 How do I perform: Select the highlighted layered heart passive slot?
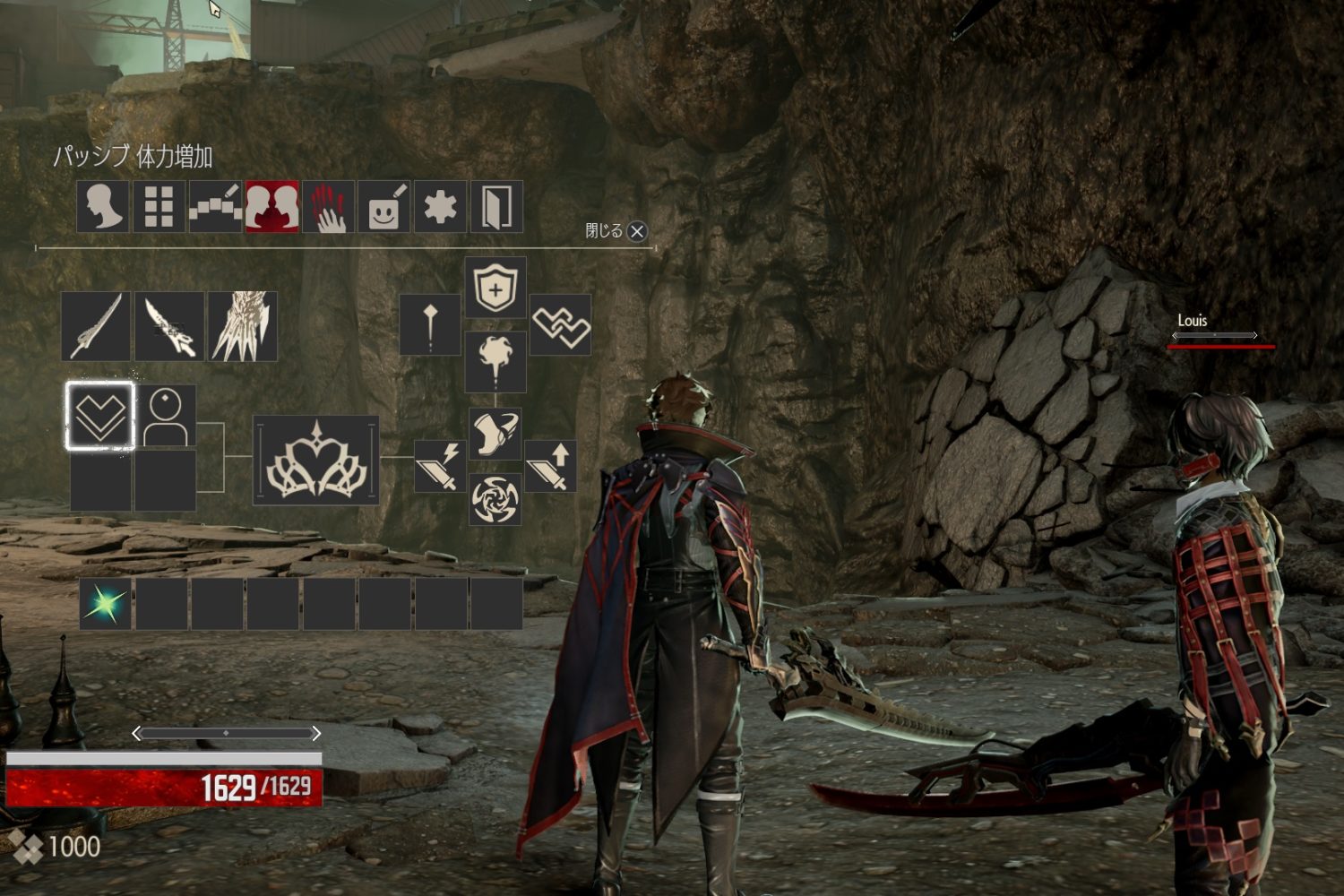tap(99, 416)
